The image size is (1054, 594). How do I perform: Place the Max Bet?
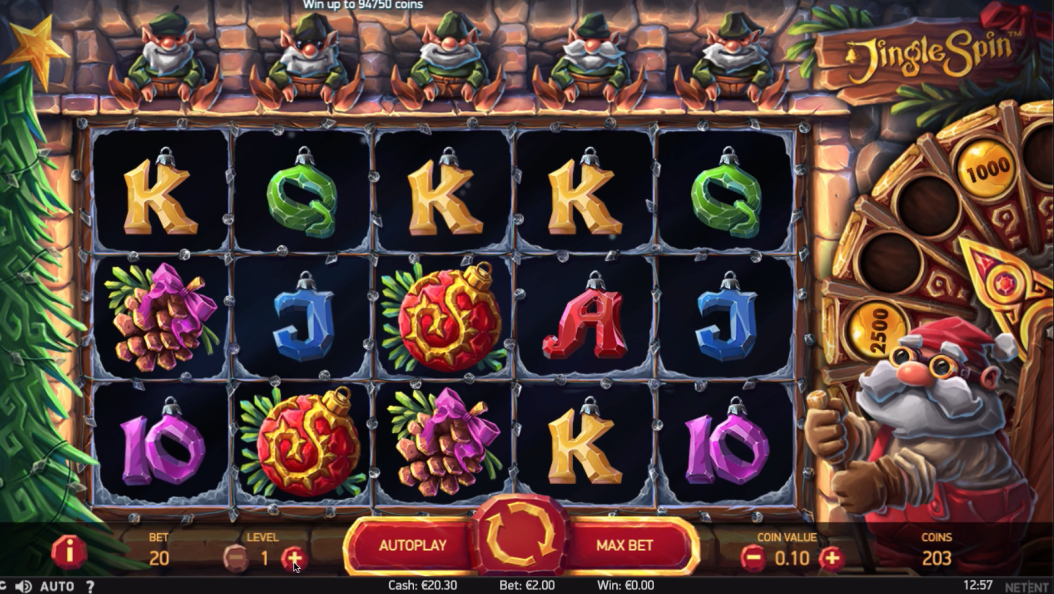coord(625,546)
